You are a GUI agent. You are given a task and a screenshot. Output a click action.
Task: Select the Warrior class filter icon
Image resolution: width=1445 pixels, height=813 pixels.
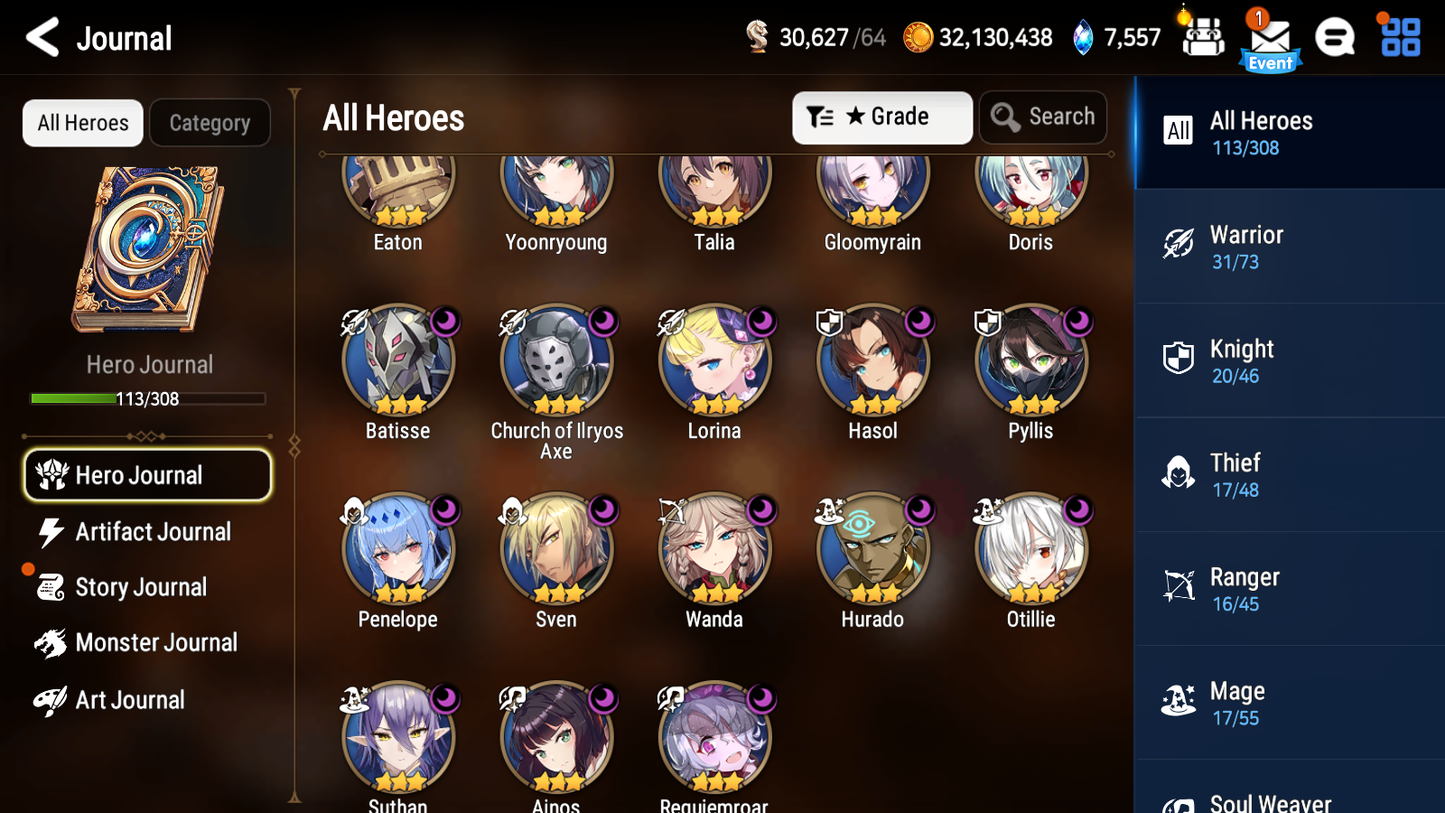(1179, 245)
